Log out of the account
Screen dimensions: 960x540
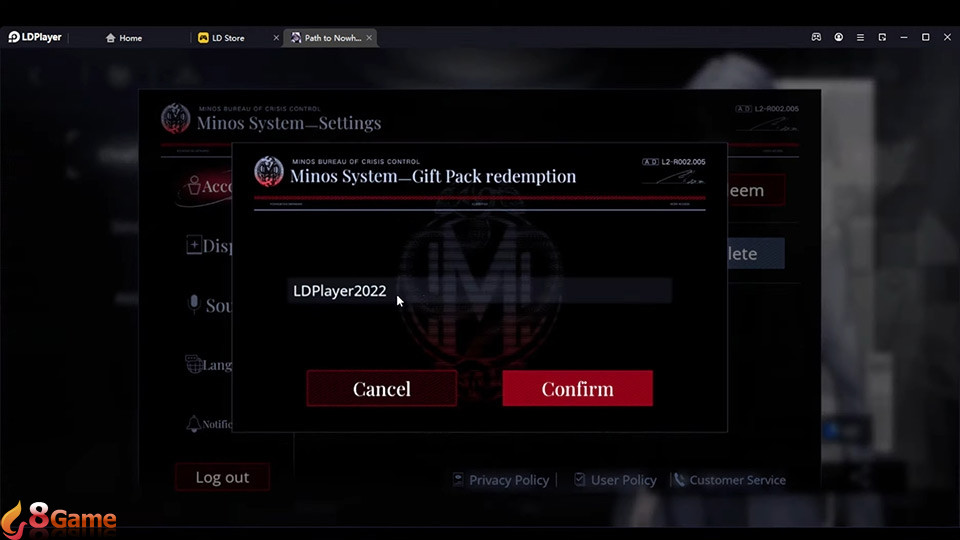(x=222, y=477)
